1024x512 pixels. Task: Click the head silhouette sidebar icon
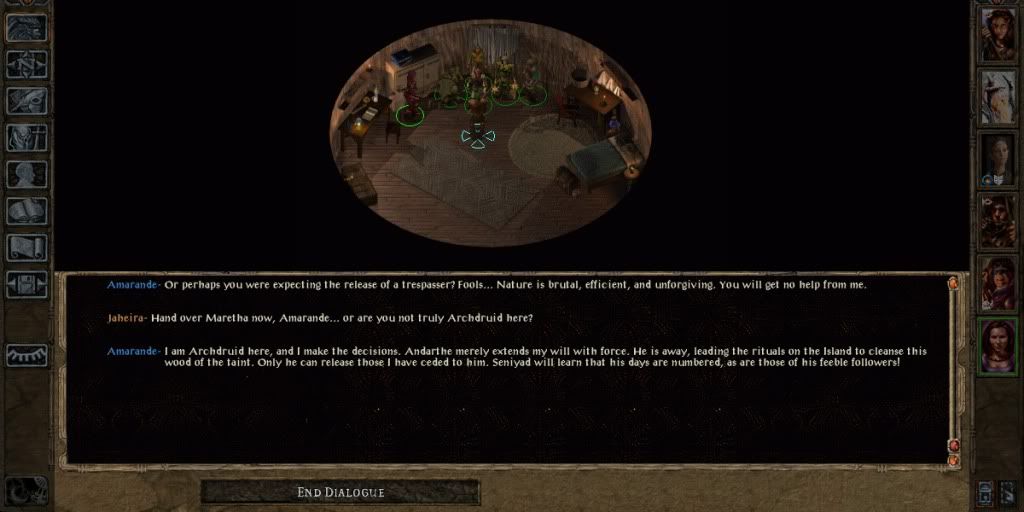(28, 174)
